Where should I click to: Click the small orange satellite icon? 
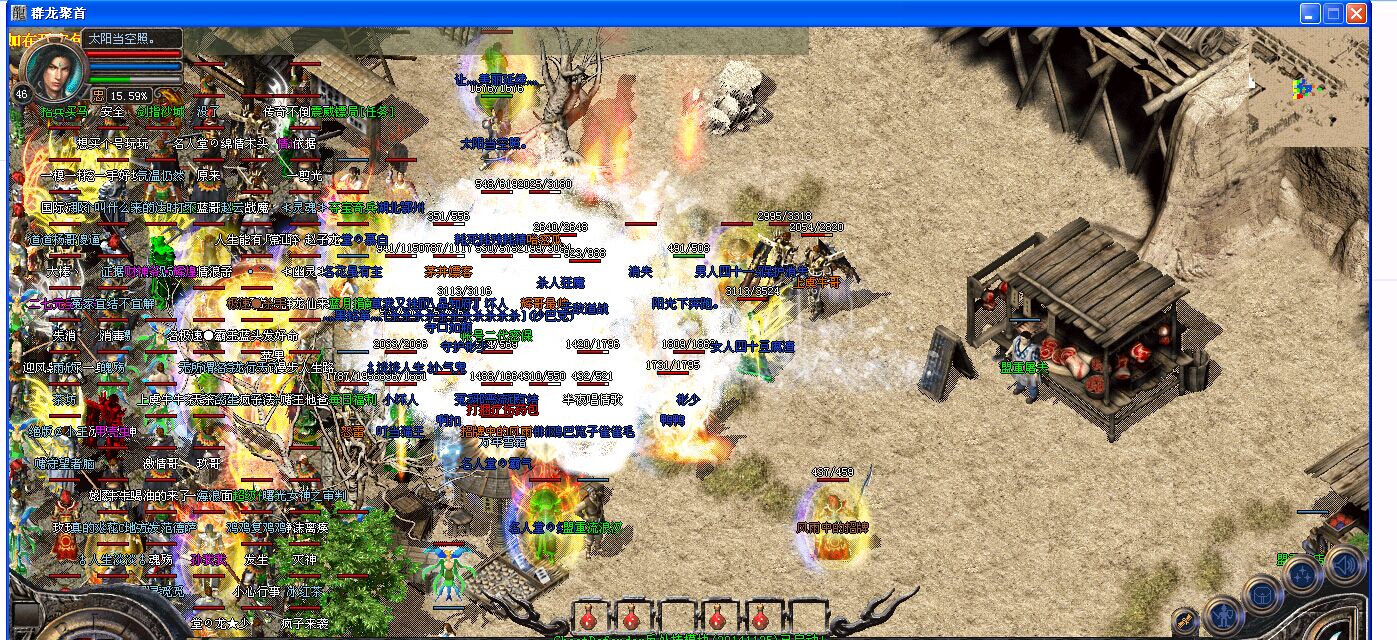tap(1186, 620)
